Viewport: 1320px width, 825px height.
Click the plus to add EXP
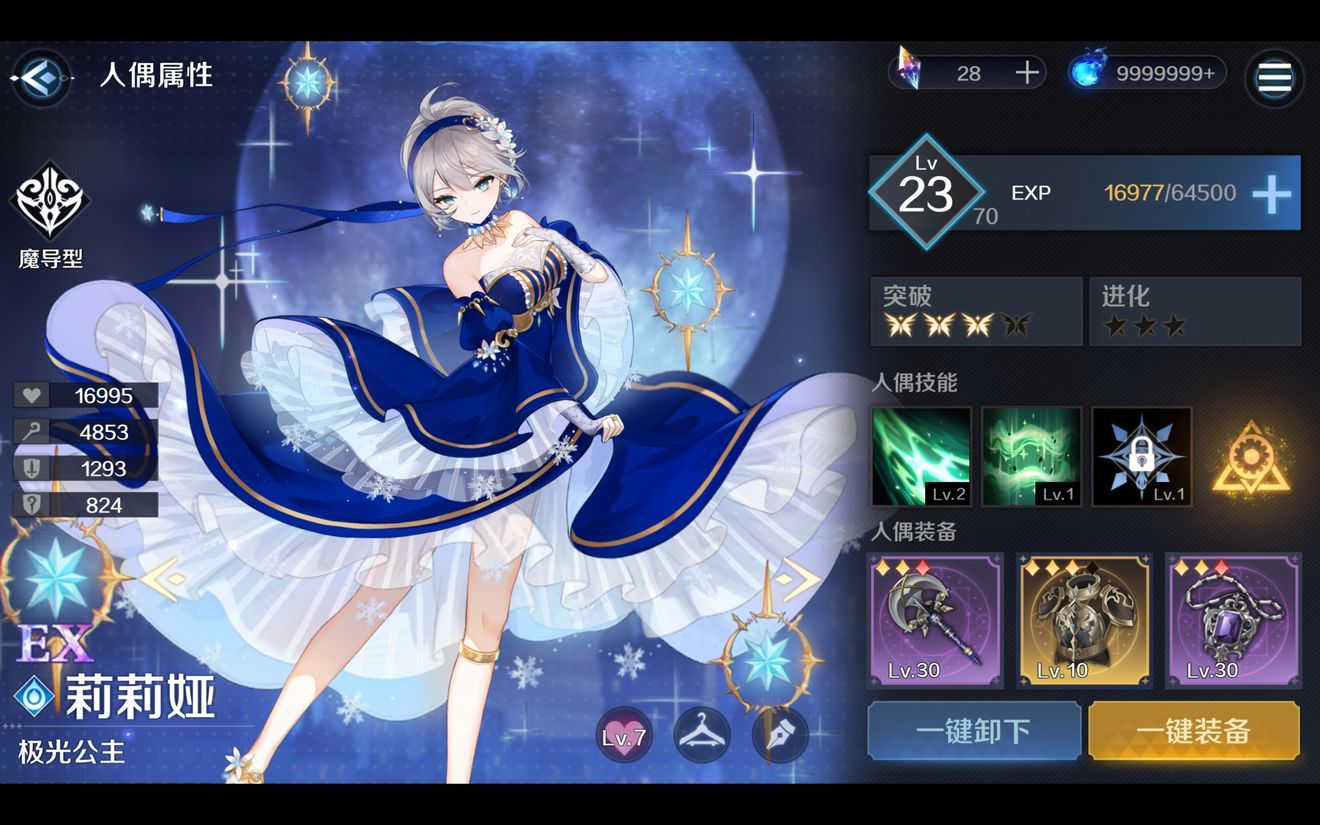coord(1273,193)
